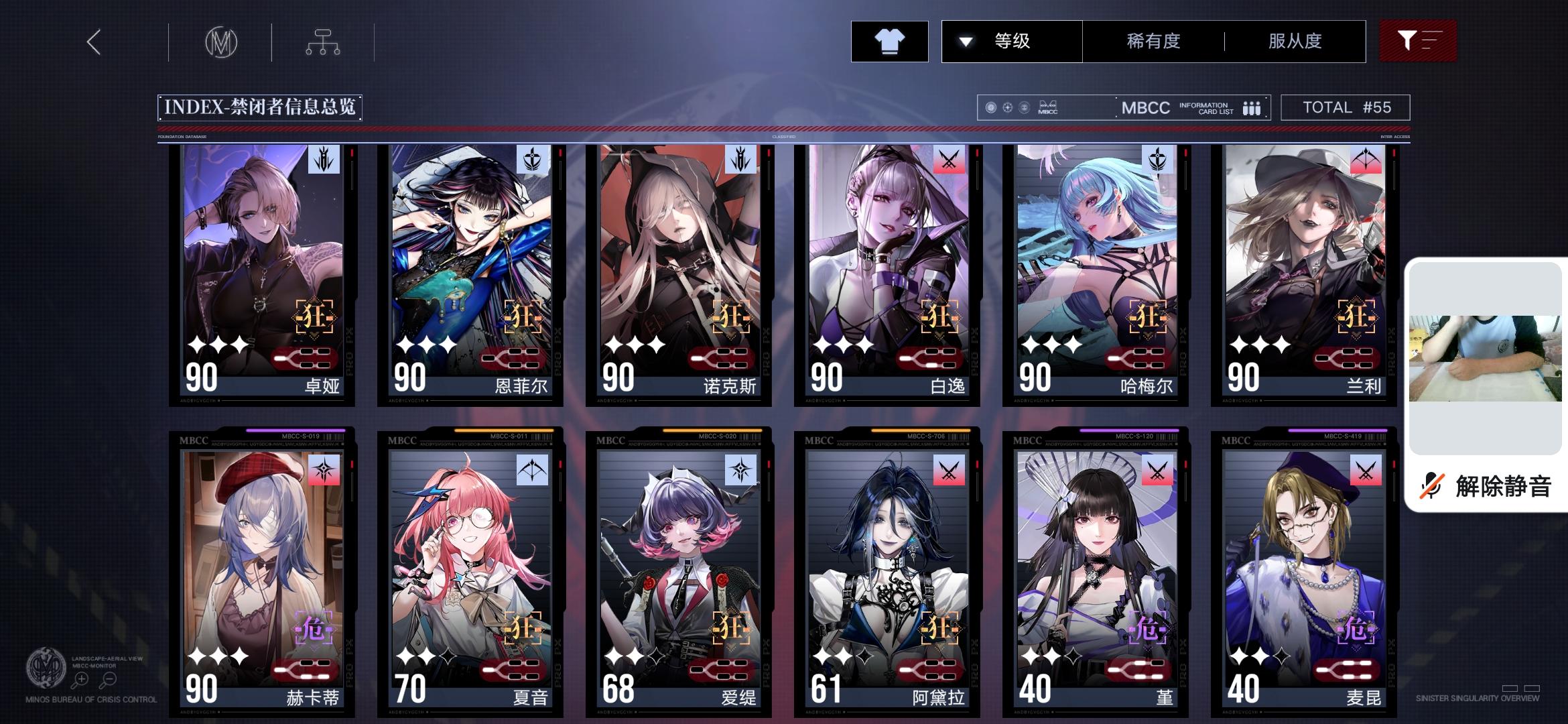The image size is (1568, 724).
Task: Click the back arrow at top left
Action: (92, 42)
